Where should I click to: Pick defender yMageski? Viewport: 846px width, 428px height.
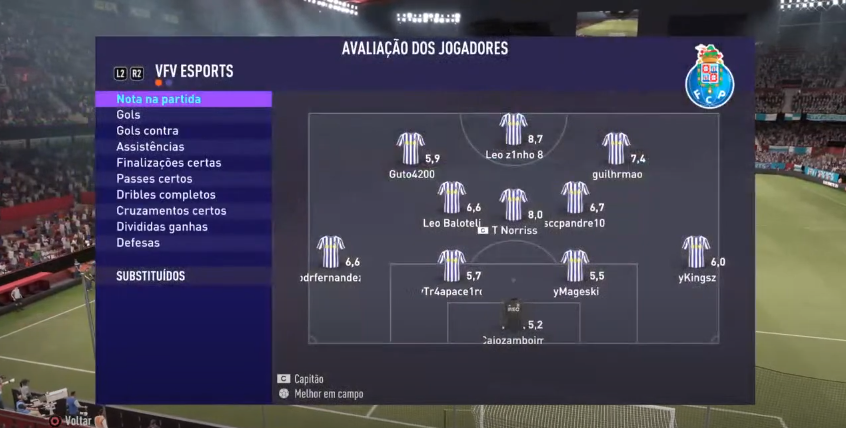[x=575, y=266]
